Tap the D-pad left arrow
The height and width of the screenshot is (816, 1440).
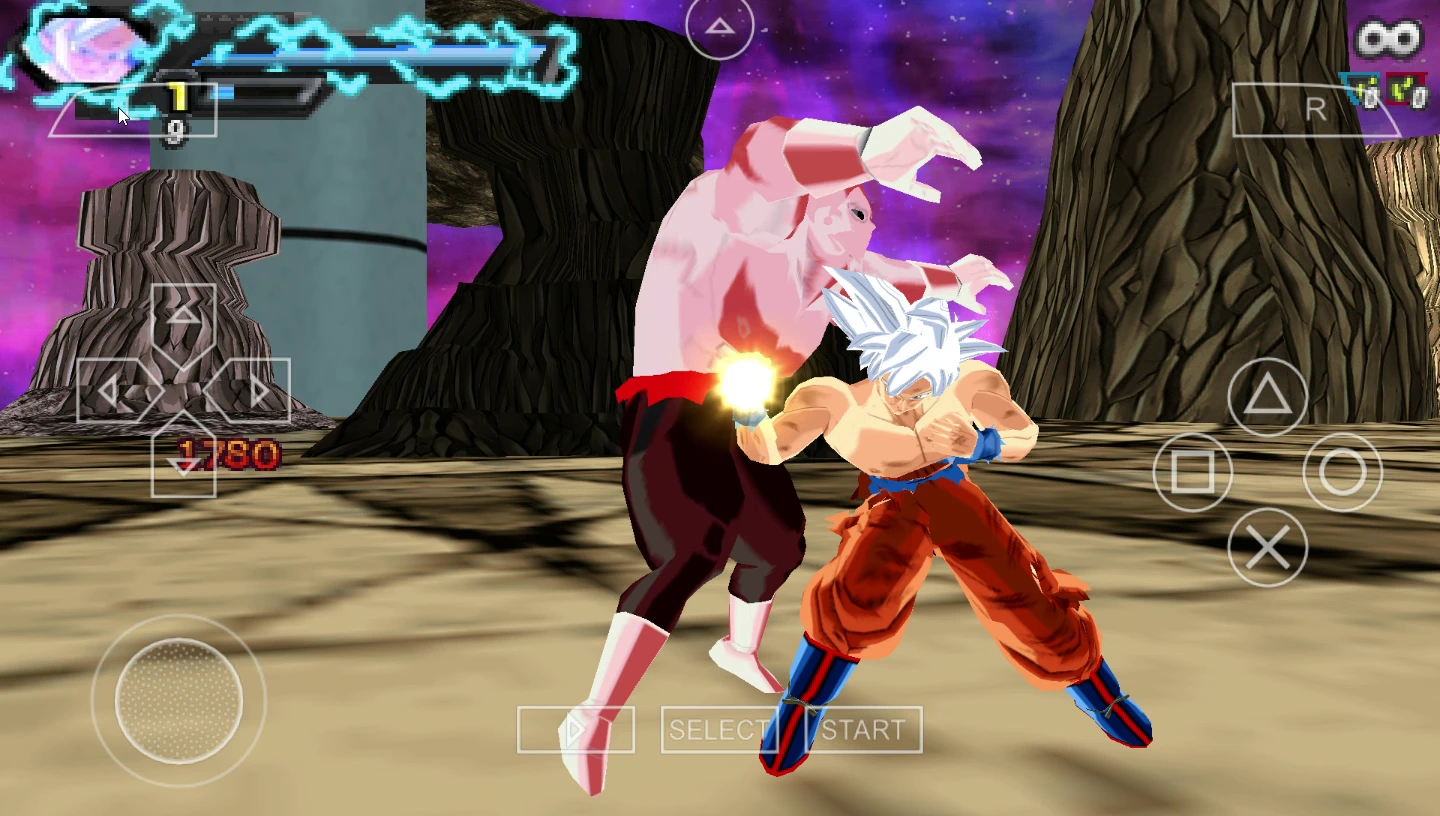pos(108,391)
